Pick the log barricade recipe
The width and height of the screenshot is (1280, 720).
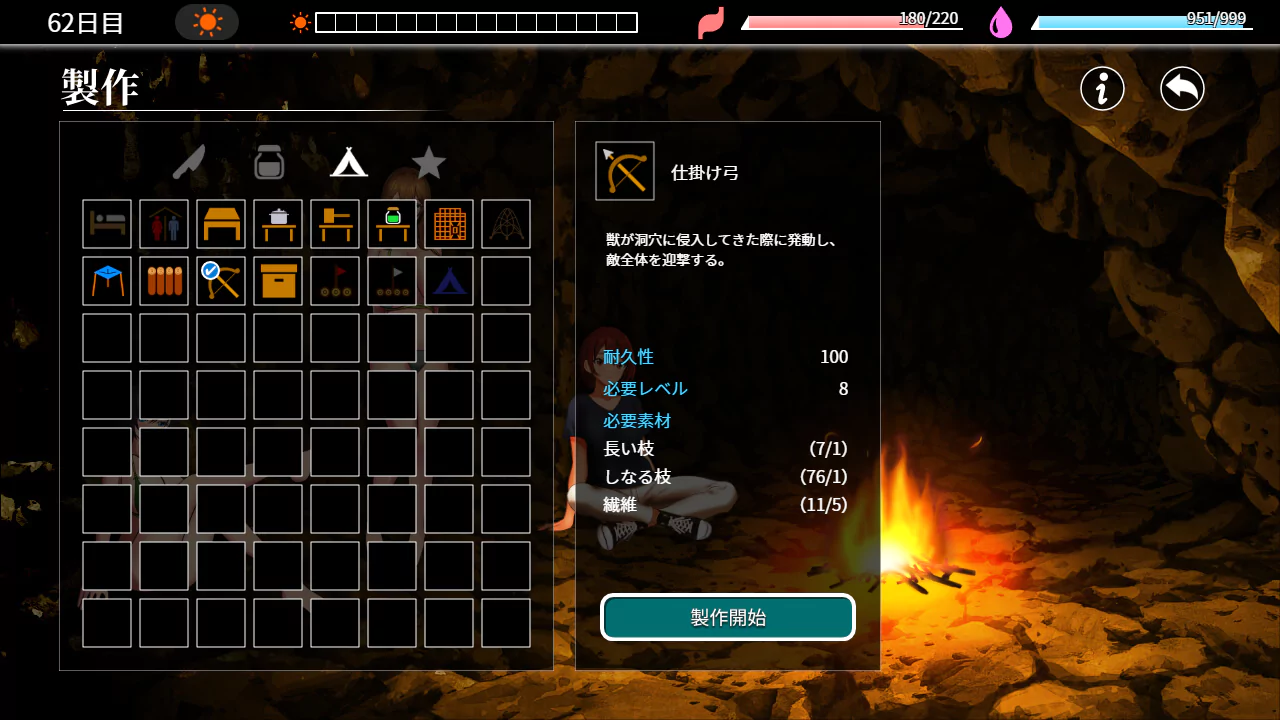click(164, 281)
